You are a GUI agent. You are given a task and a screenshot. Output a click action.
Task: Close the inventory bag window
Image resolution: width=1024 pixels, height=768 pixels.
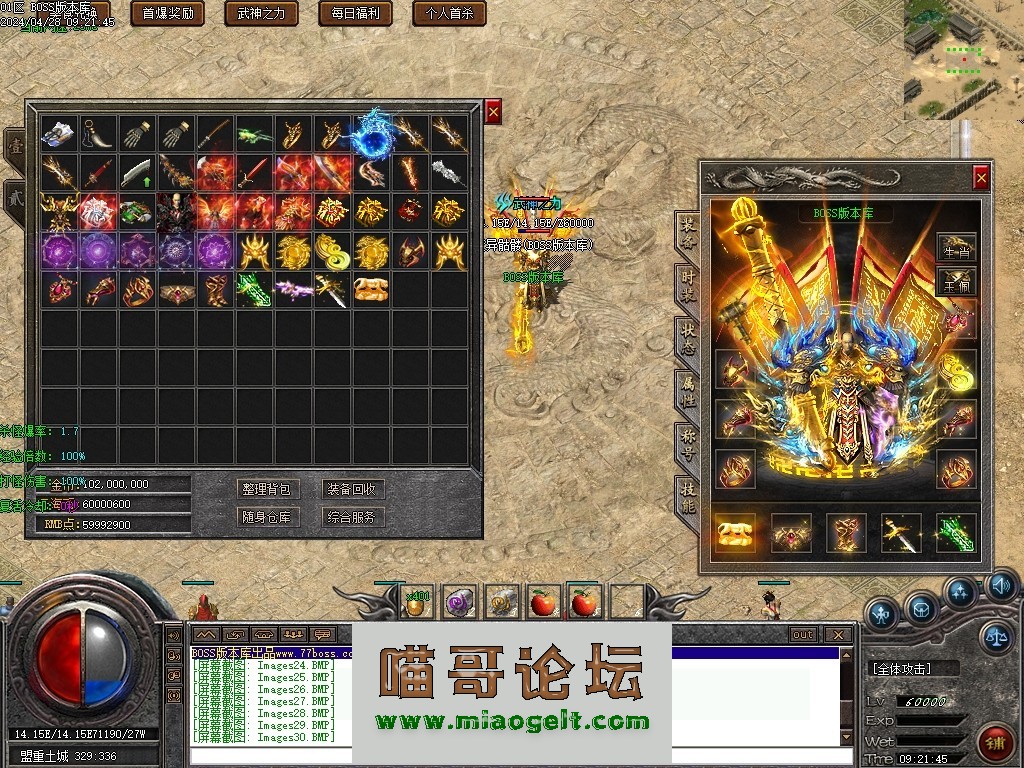(493, 112)
